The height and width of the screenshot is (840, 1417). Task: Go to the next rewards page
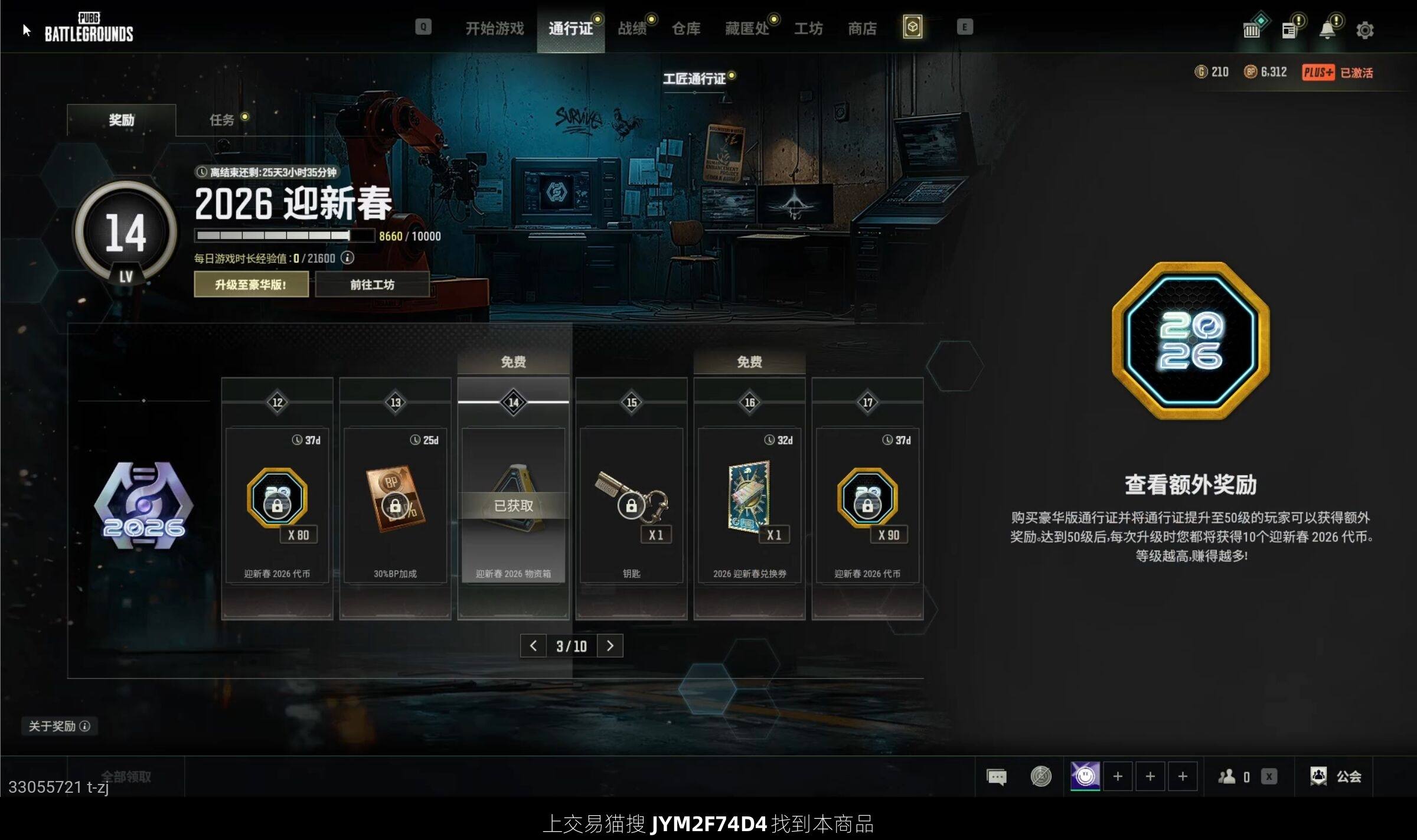click(610, 646)
